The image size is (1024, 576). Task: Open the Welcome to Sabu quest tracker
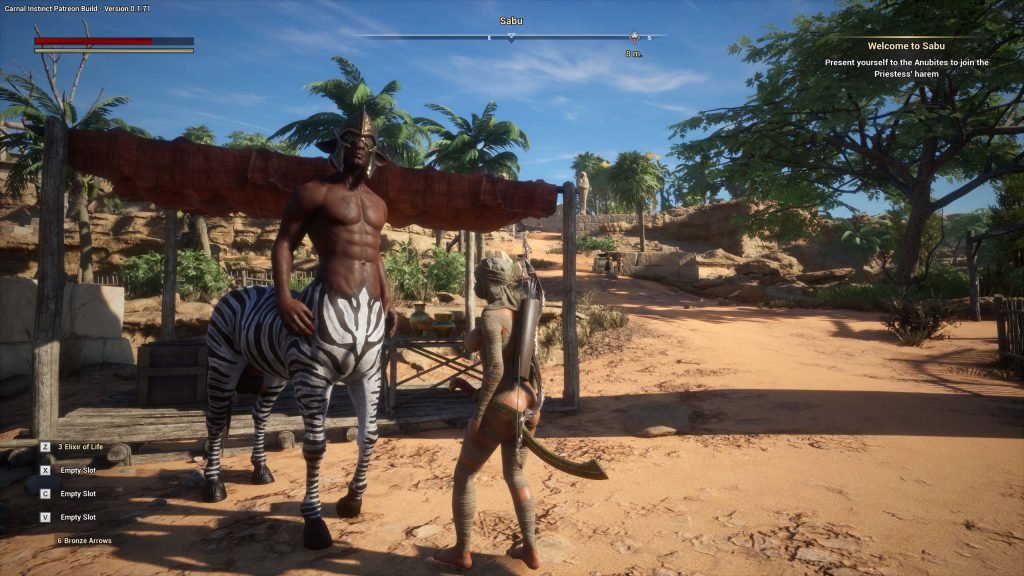point(907,46)
